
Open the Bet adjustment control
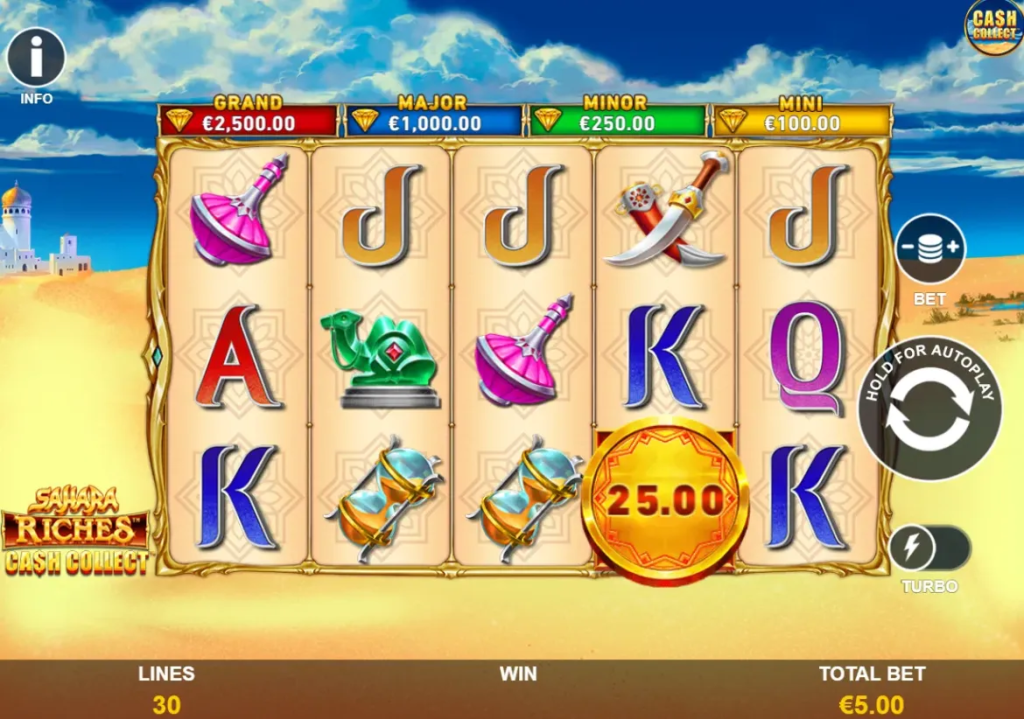click(x=930, y=250)
